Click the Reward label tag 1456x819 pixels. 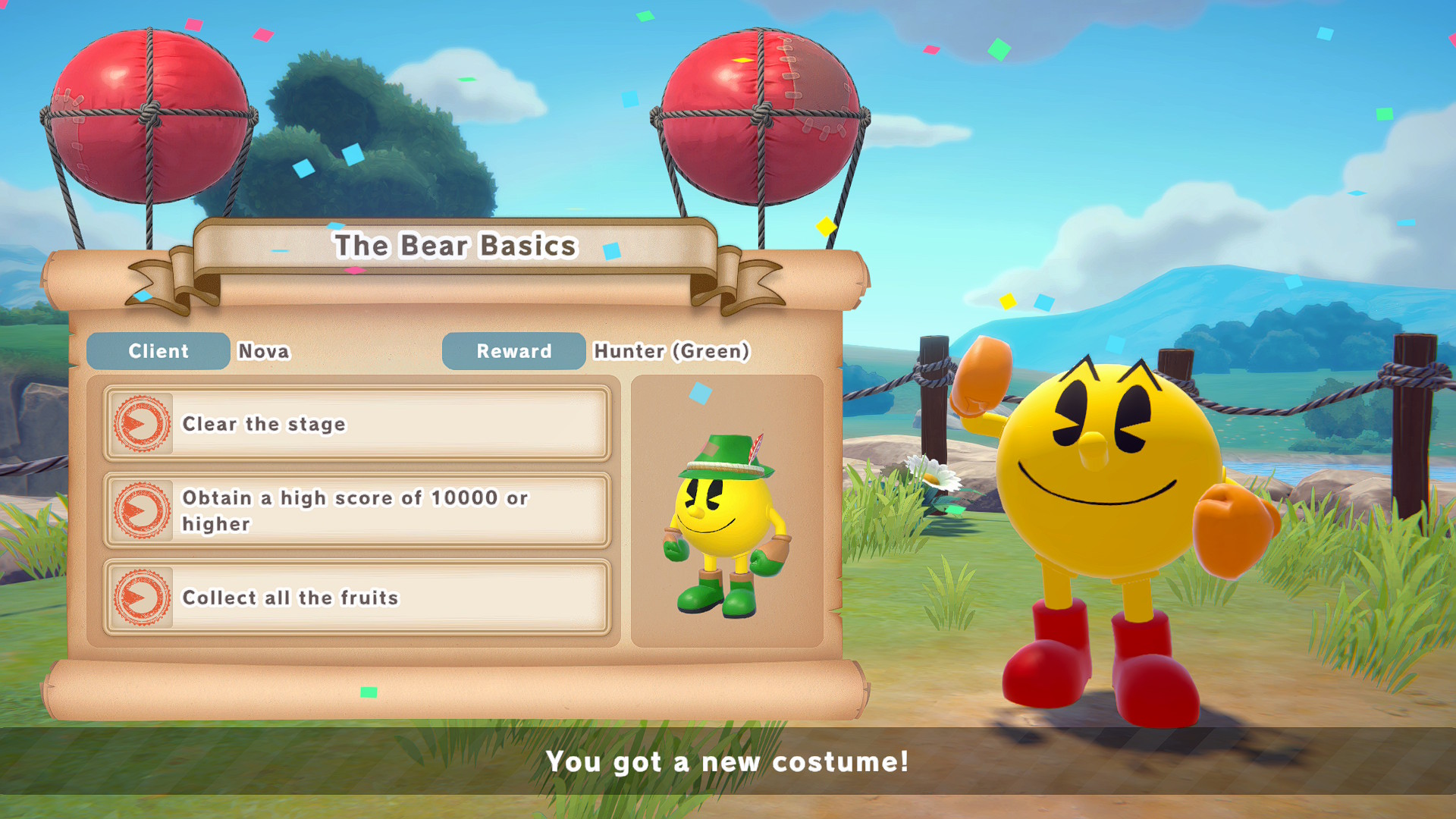coord(513,351)
